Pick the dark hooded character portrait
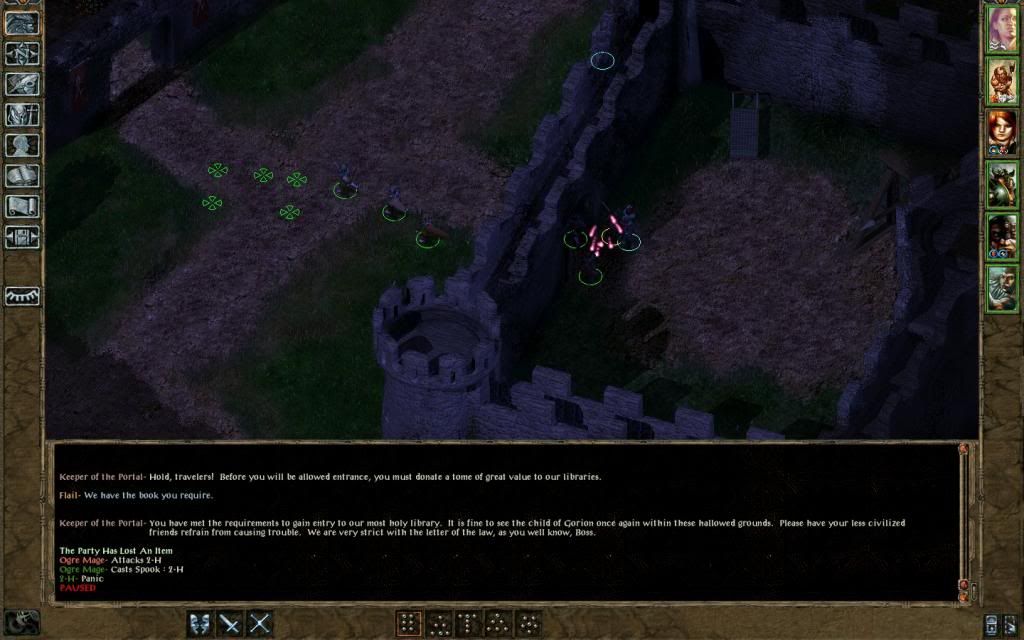The height and width of the screenshot is (640, 1024). coord(1002,236)
